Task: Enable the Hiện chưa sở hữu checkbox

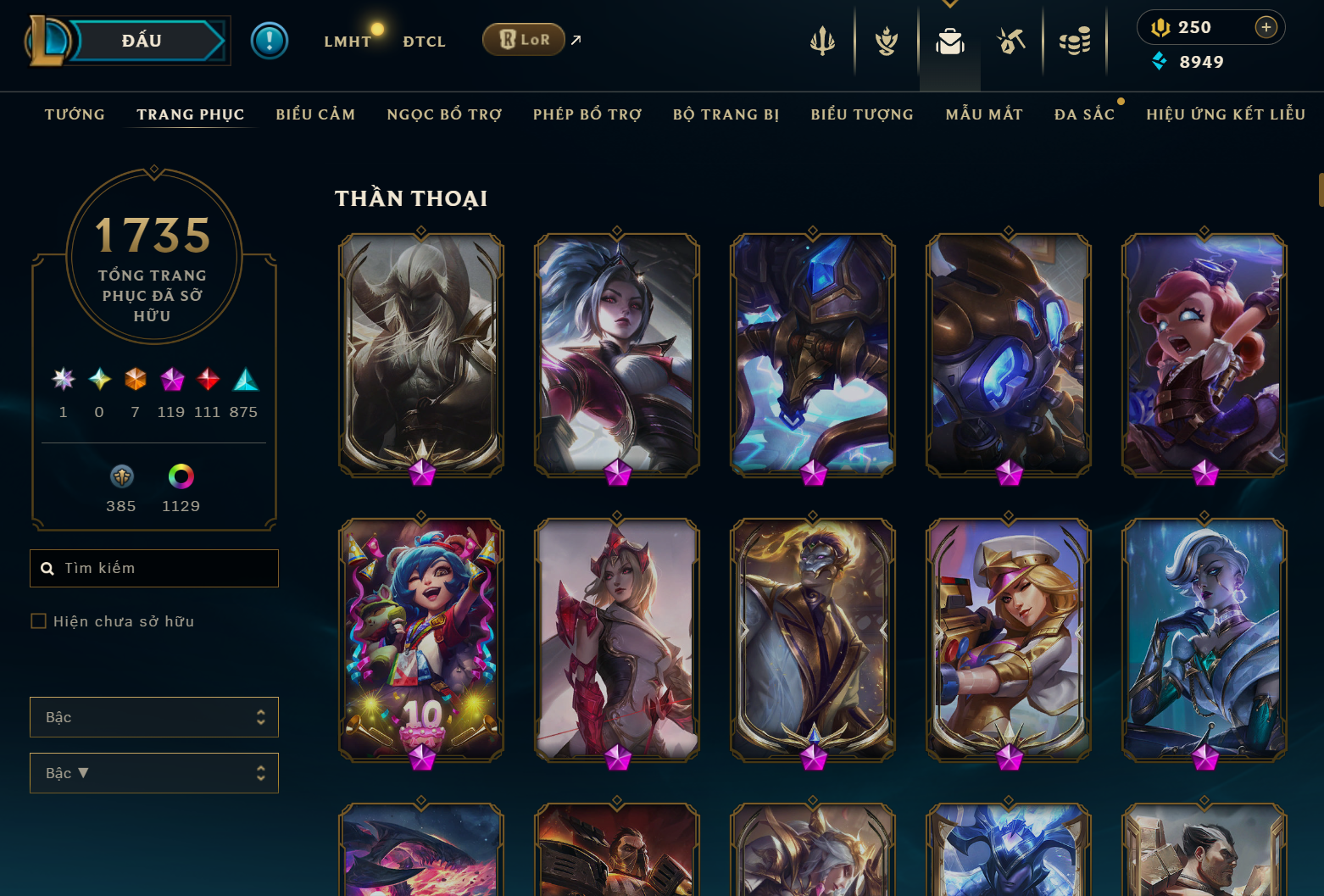Action: pyautogui.click(x=39, y=621)
